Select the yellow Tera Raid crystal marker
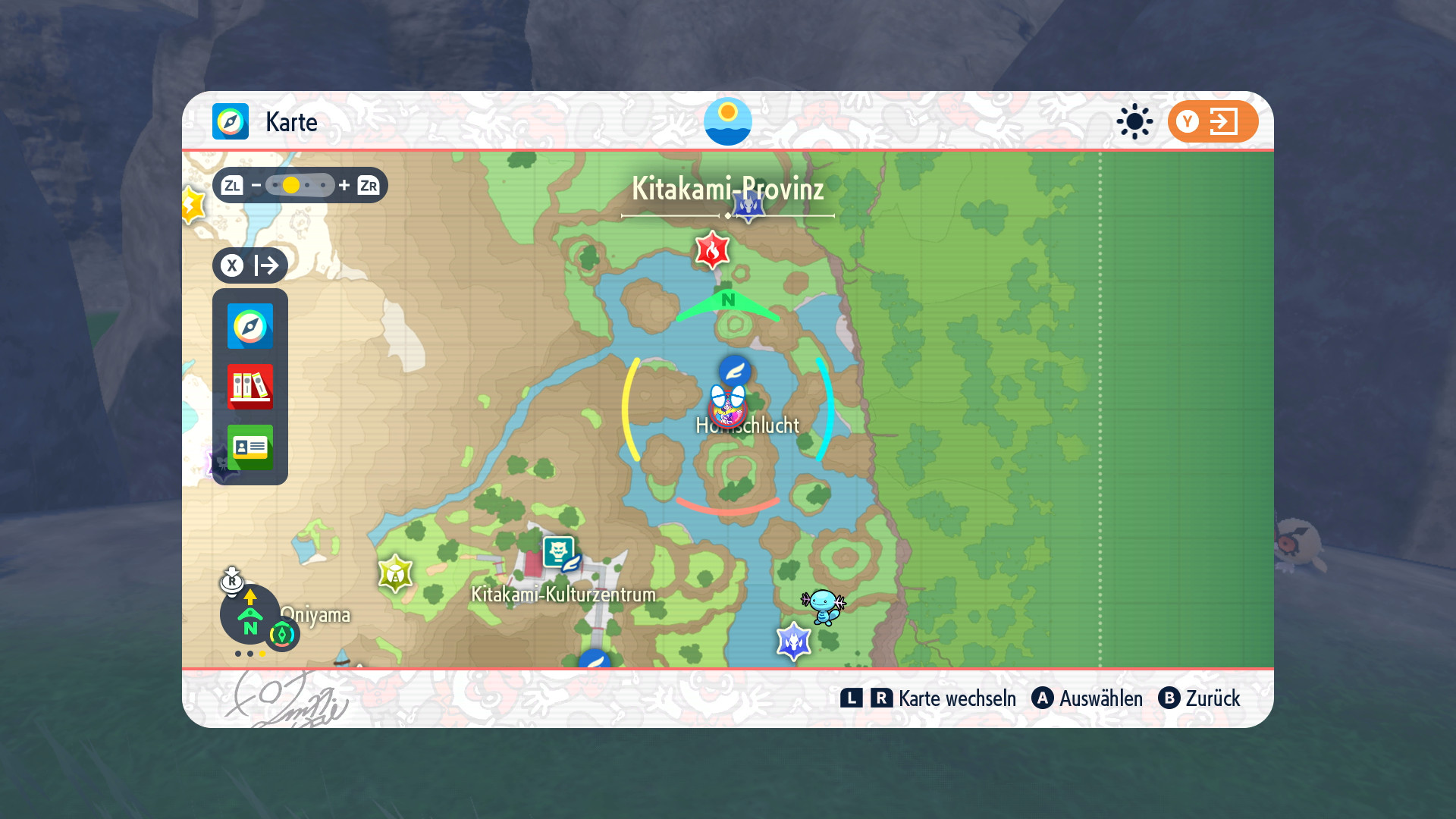The width and height of the screenshot is (1456, 819). click(x=395, y=574)
